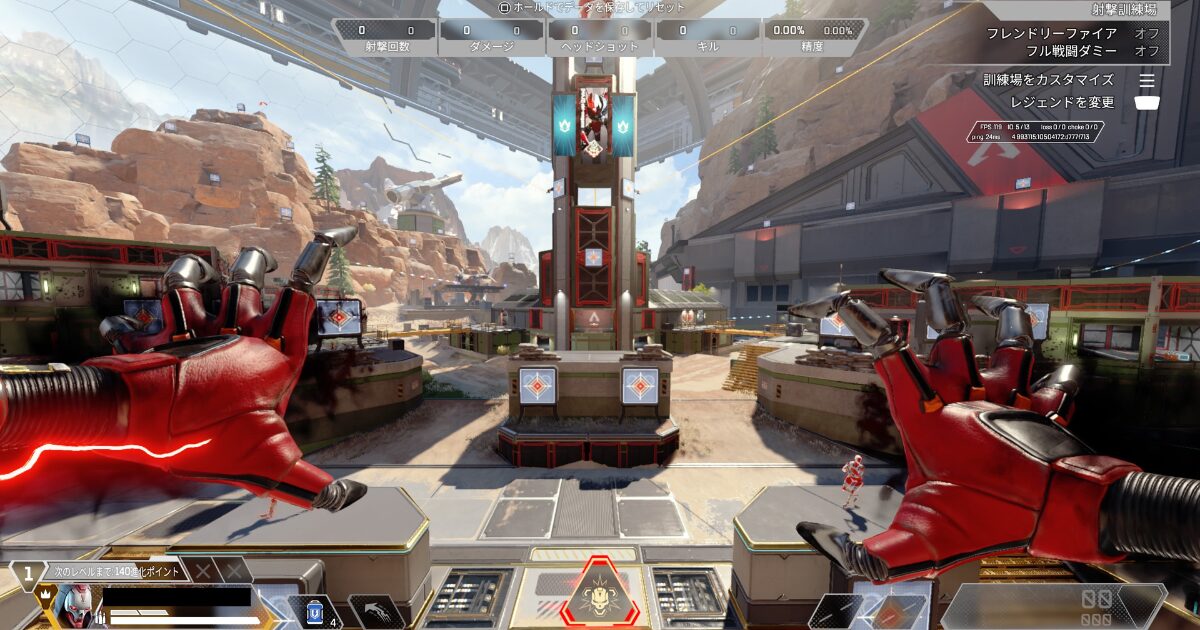The width and height of the screenshot is (1200, 630).
Task: Click the legend portrait in the HUD
Action: point(73,606)
